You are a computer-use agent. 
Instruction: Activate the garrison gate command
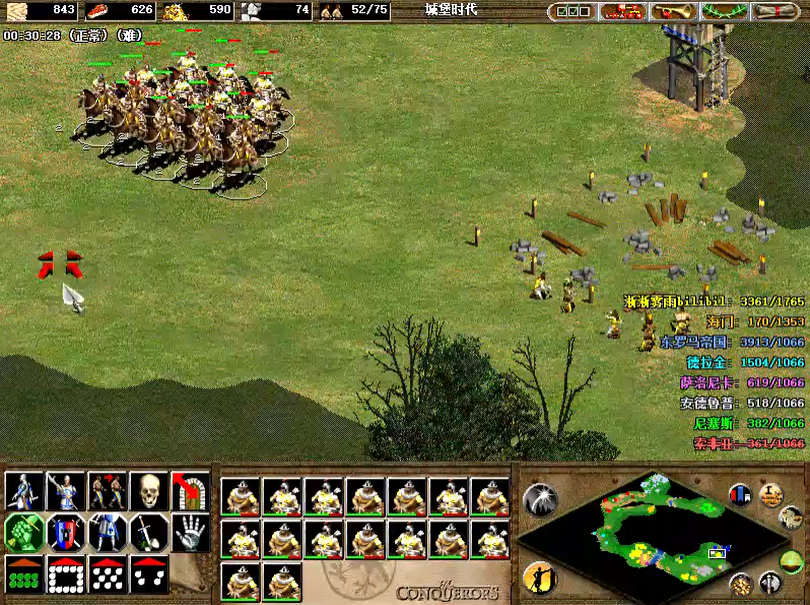tap(190, 491)
